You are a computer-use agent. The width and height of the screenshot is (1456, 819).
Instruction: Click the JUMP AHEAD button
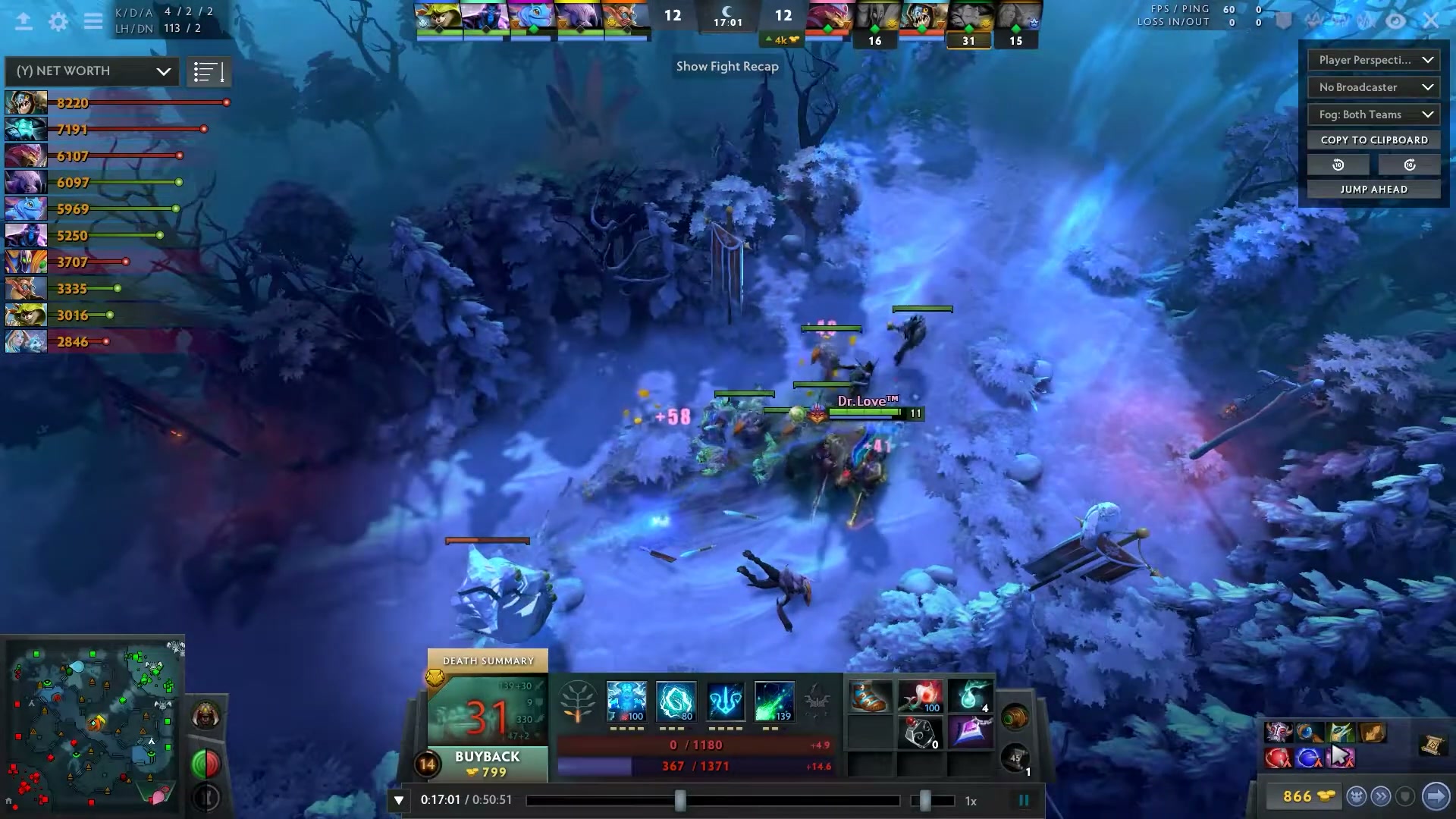point(1373,188)
